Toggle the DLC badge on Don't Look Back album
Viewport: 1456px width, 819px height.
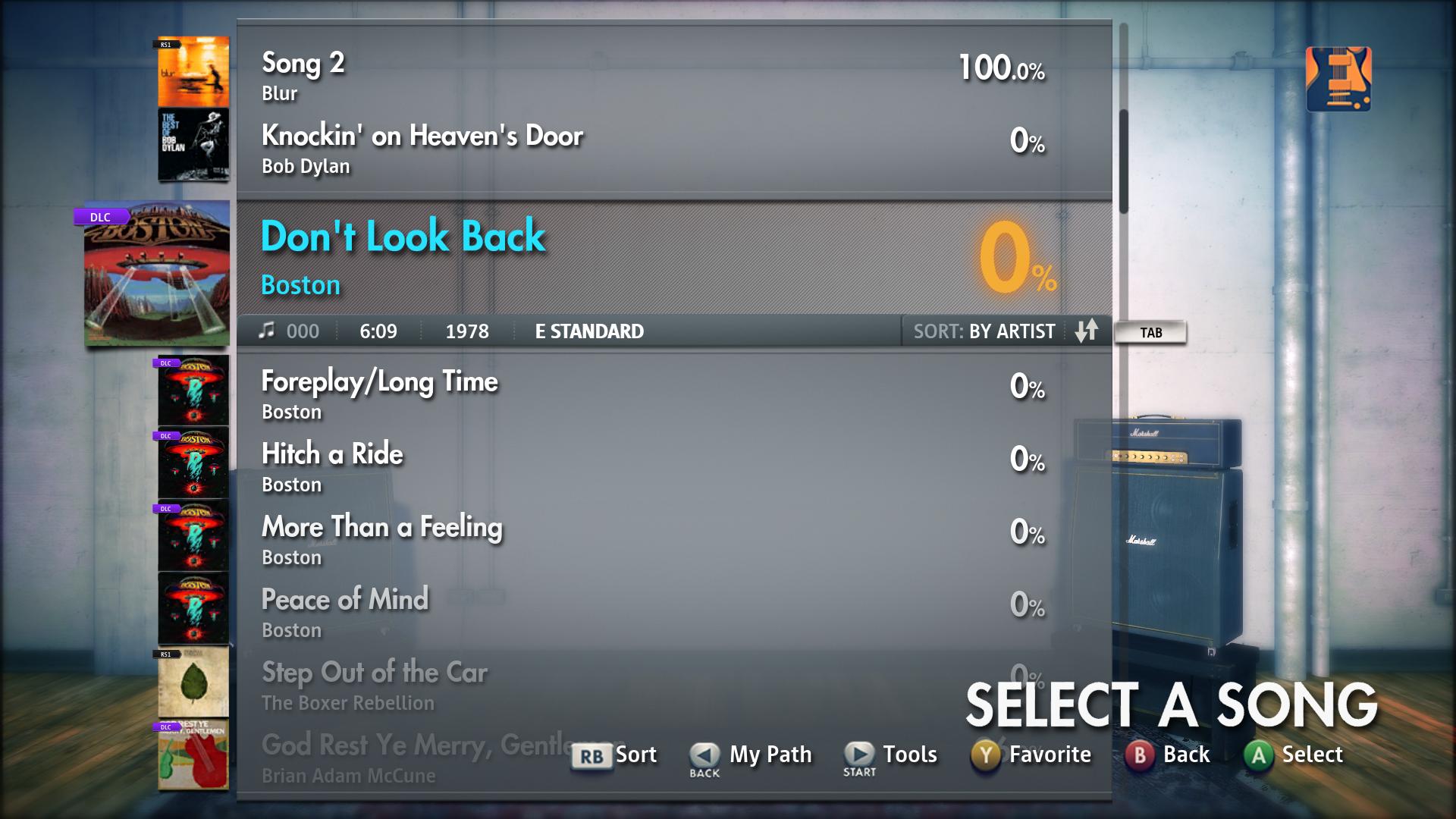tap(101, 216)
